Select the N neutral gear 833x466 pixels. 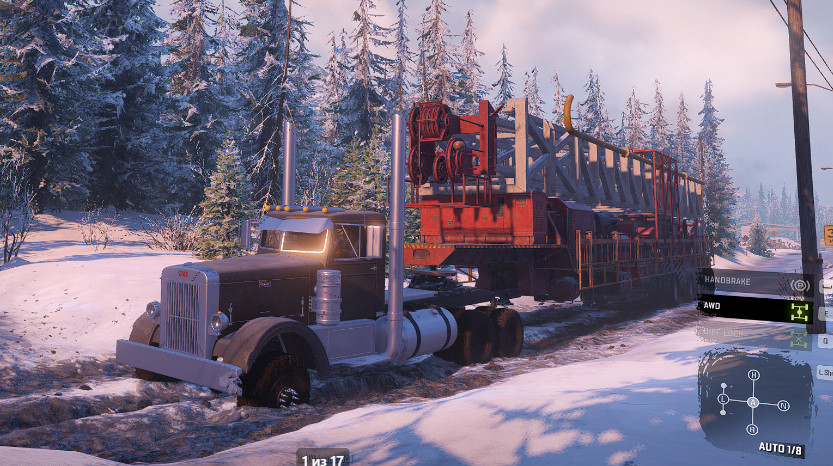click(783, 405)
